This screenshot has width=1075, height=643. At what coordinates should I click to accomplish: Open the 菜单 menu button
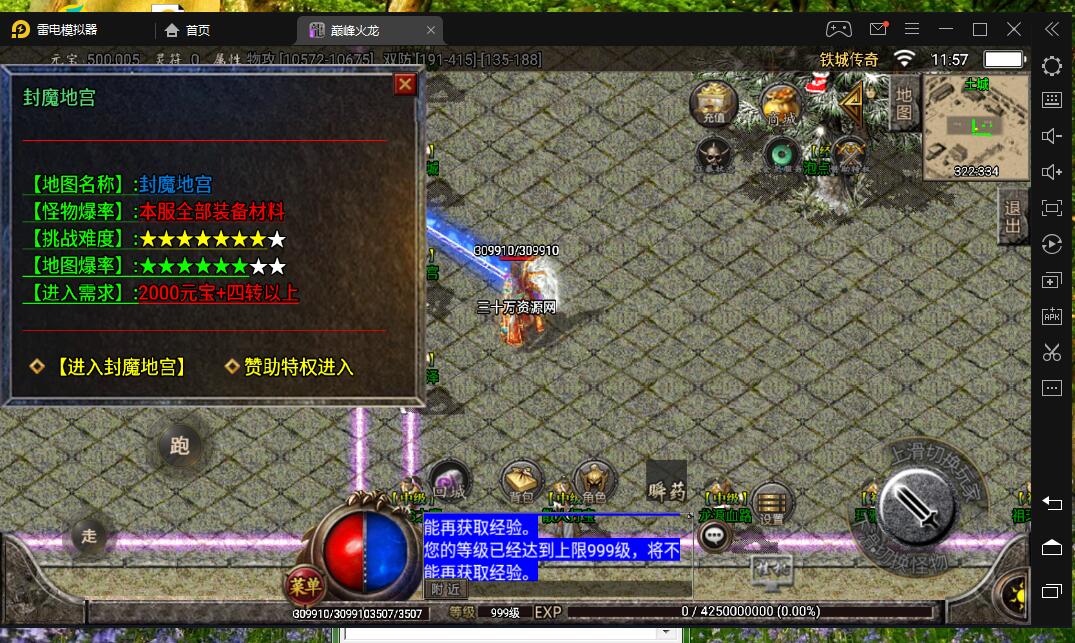click(305, 585)
